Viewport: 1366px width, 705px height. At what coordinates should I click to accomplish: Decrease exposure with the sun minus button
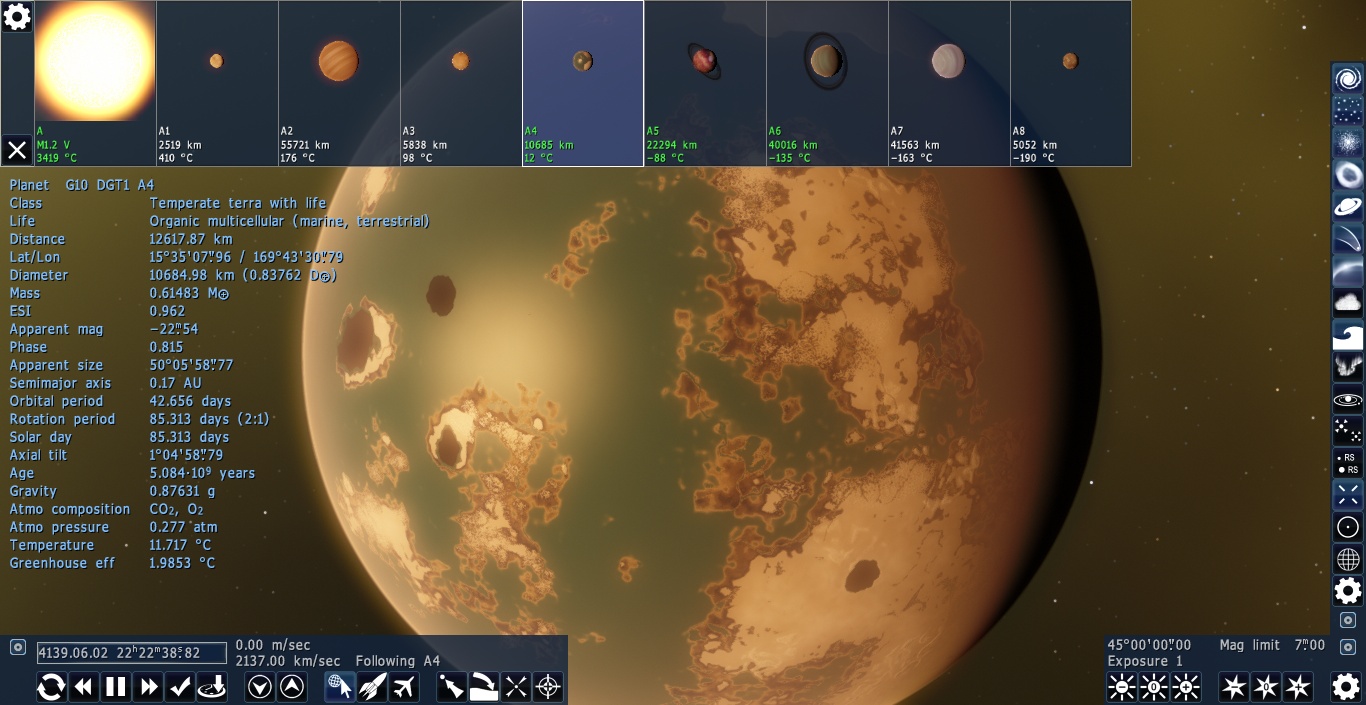tap(1122, 687)
